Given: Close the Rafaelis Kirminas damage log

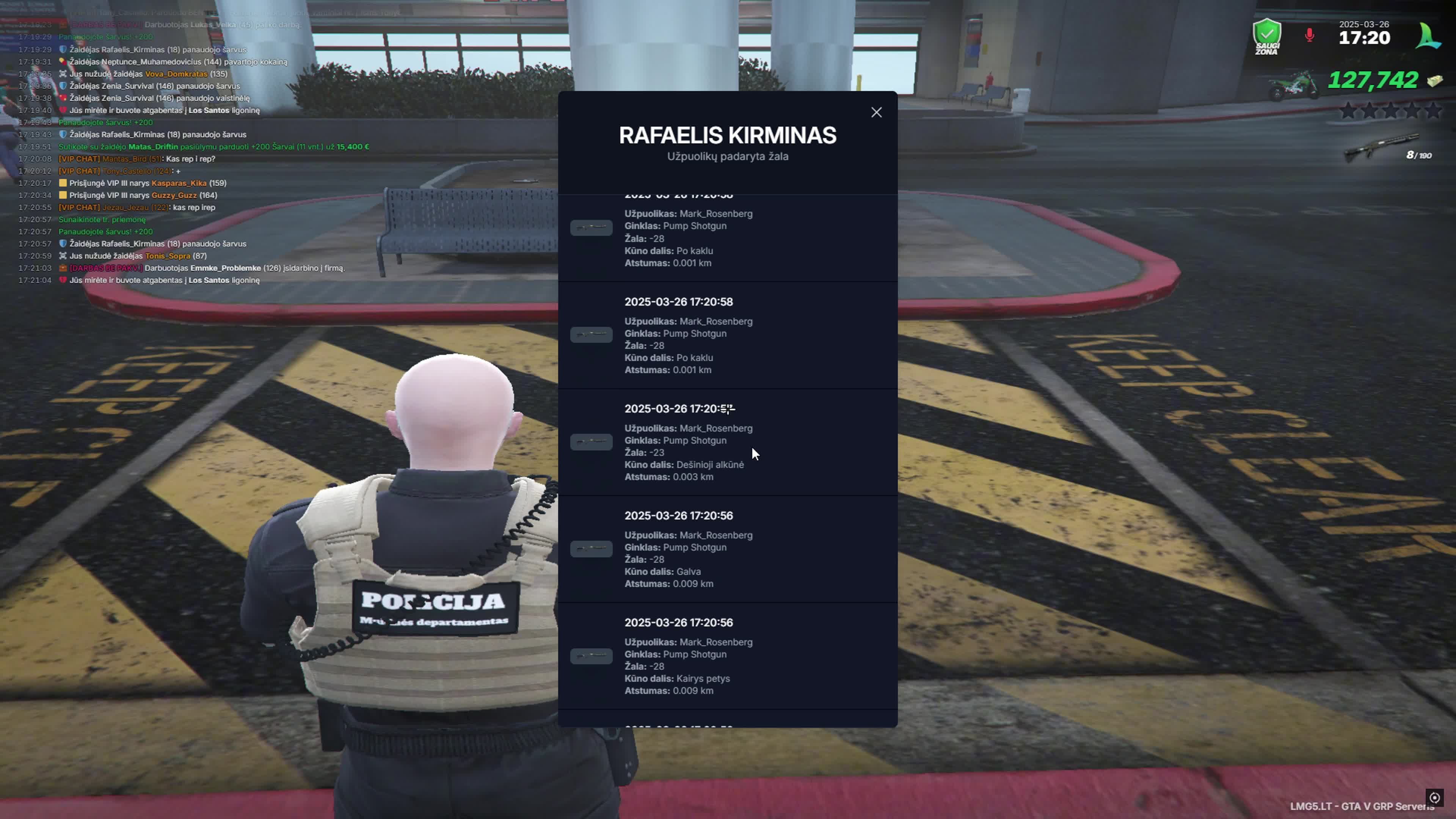Looking at the screenshot, I should pos(876,113).
